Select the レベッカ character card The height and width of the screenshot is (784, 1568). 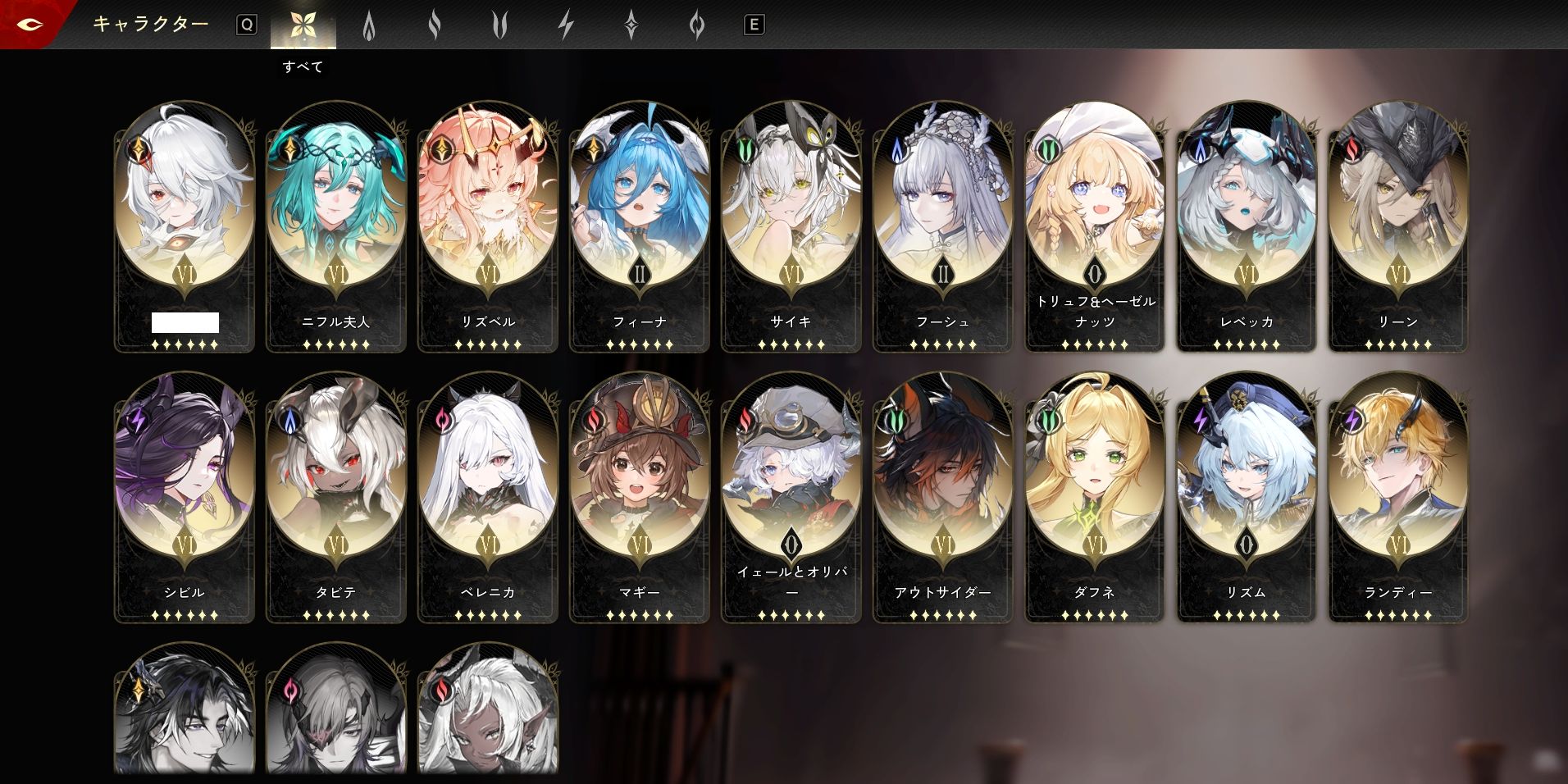tap(1247, 226)
